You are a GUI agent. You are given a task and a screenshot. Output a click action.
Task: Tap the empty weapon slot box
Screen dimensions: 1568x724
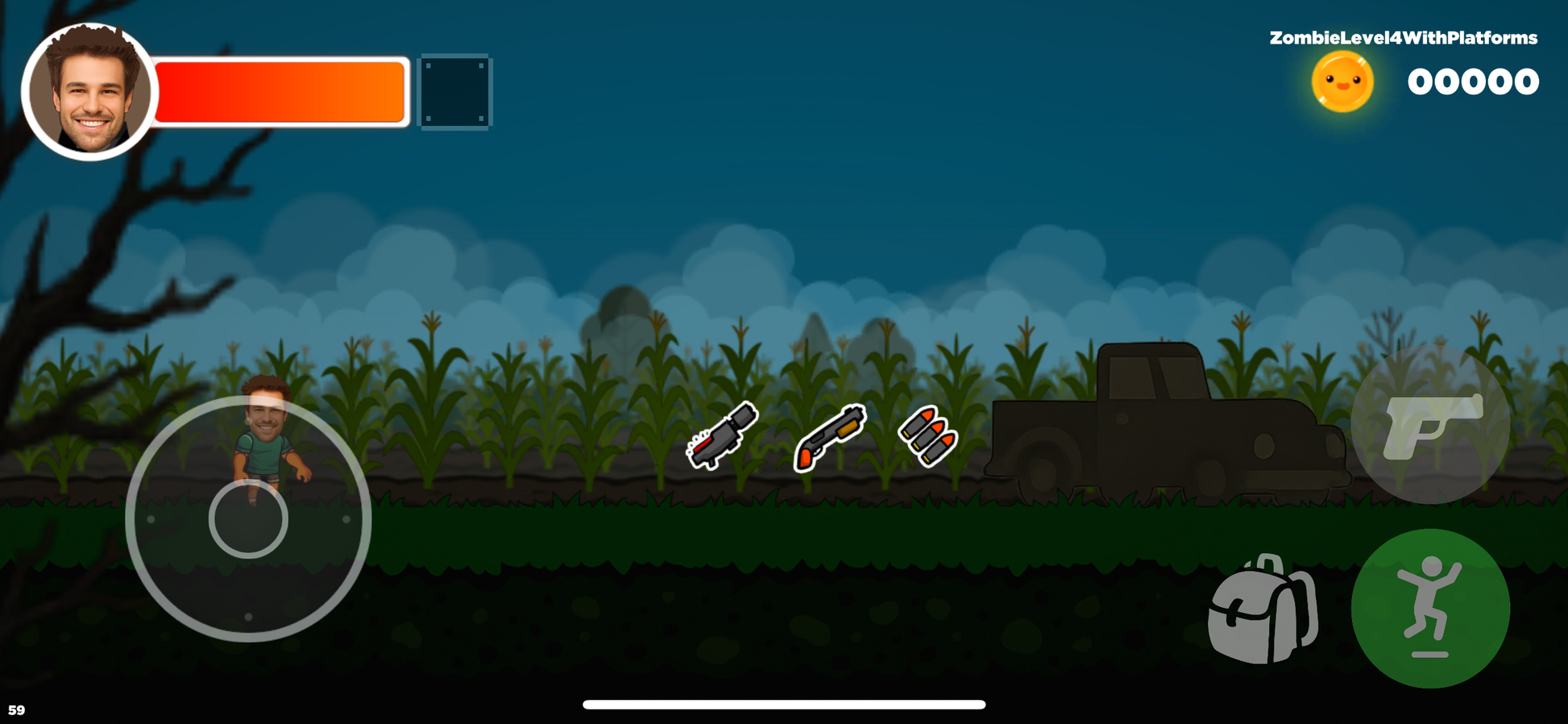456,91
